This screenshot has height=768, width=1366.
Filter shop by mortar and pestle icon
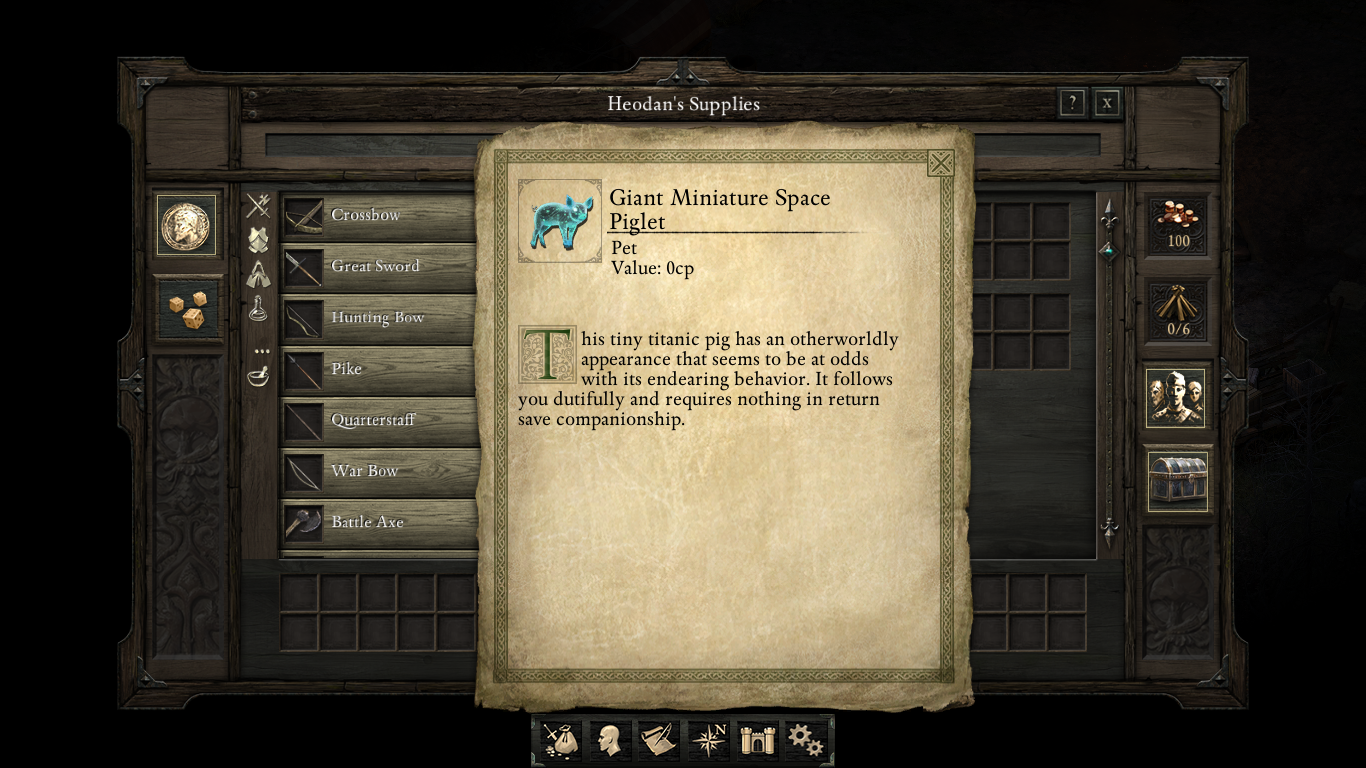(259, 376)
